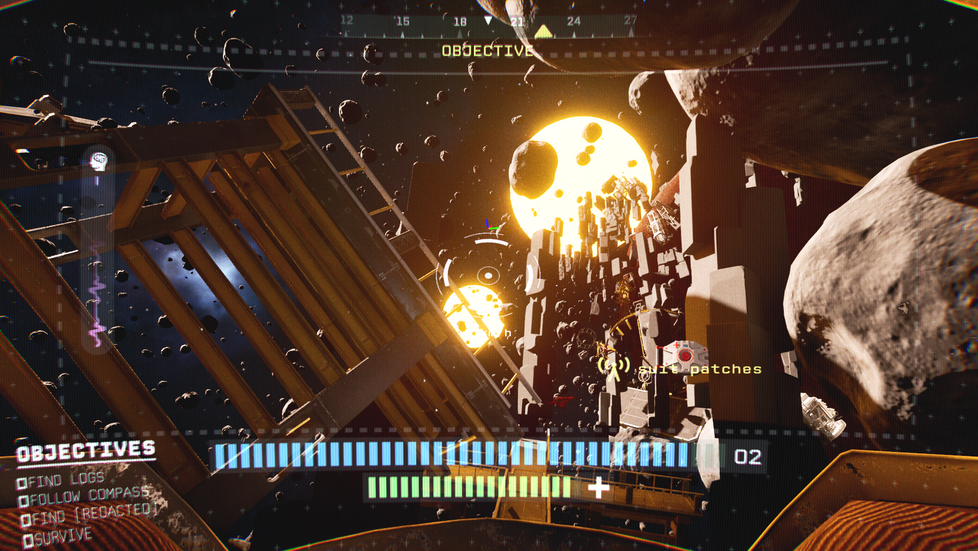This screenshot has height=551, width=978.
Task: Click the compass heading strip
Action: click(x=488, y=21)
